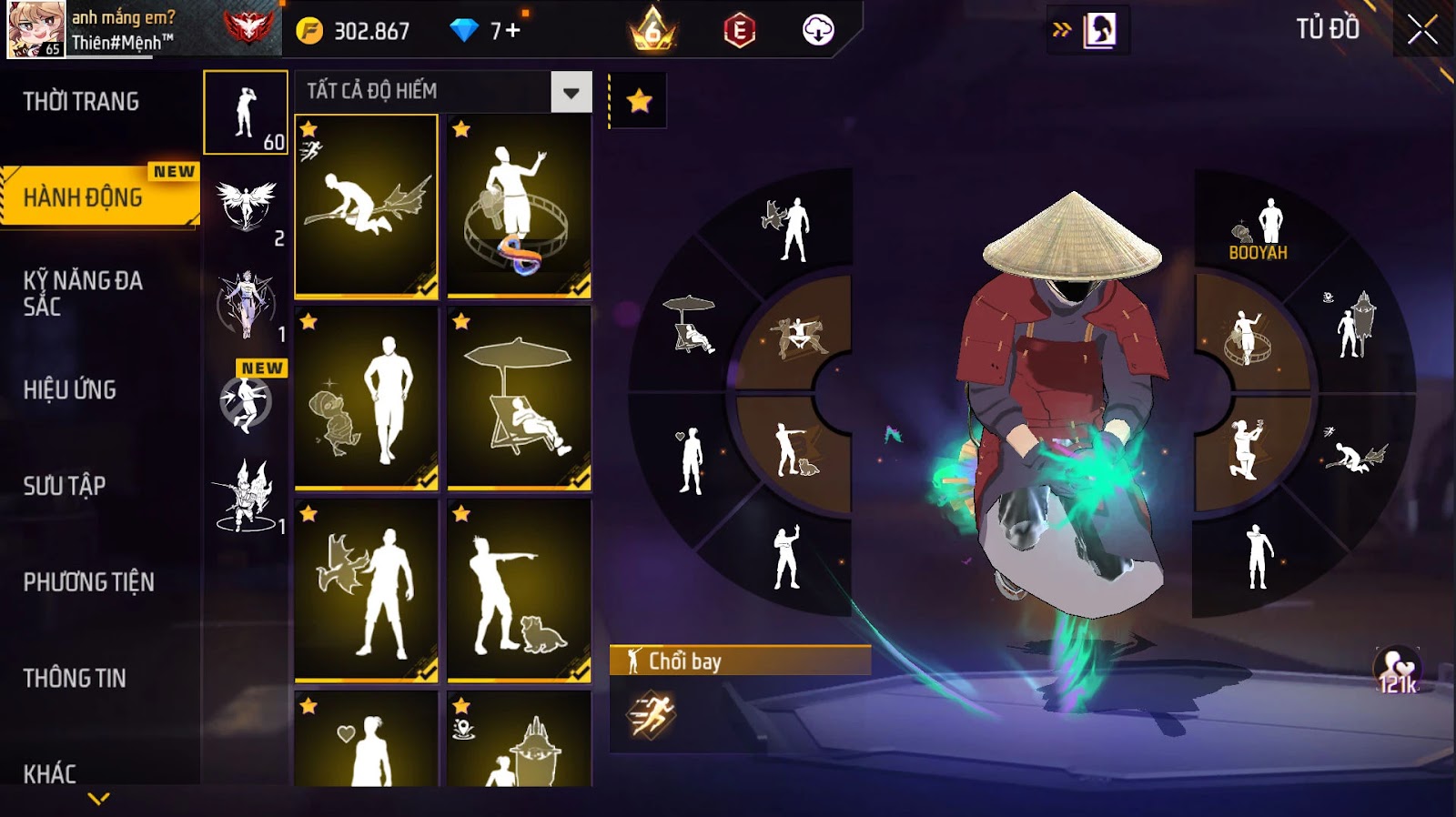Select the emote with small dragon
Image resolution: width=1456 pixels, height=817 pixels.
(367, 590)
